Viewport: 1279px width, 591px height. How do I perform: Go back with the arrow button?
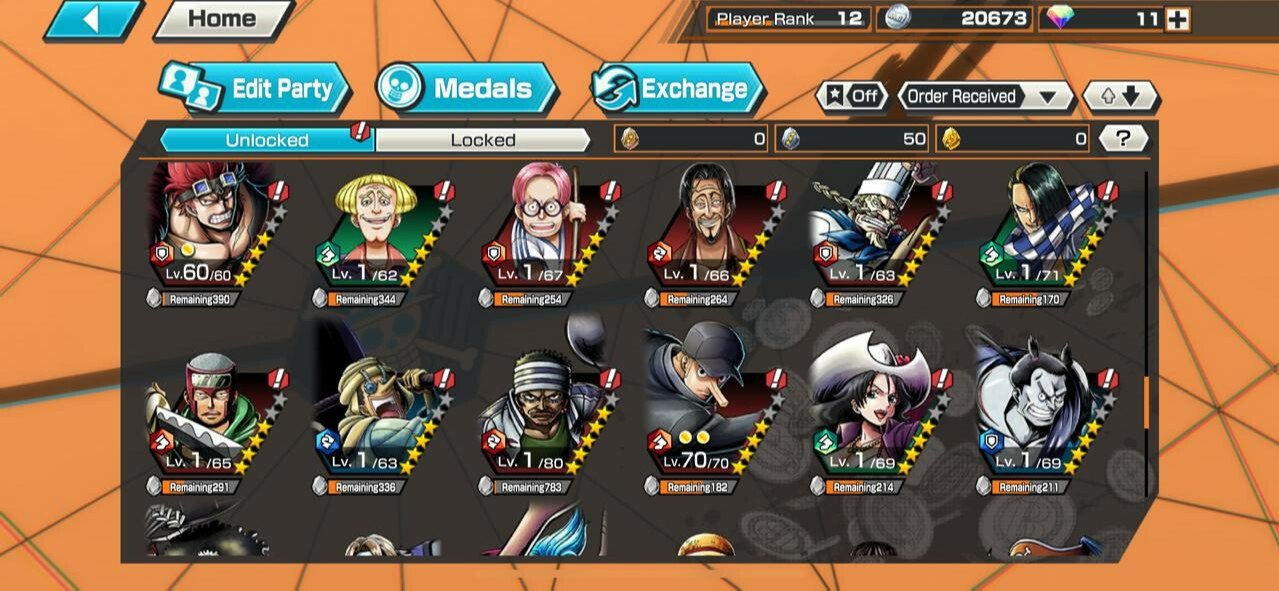(x=92, y=19)
